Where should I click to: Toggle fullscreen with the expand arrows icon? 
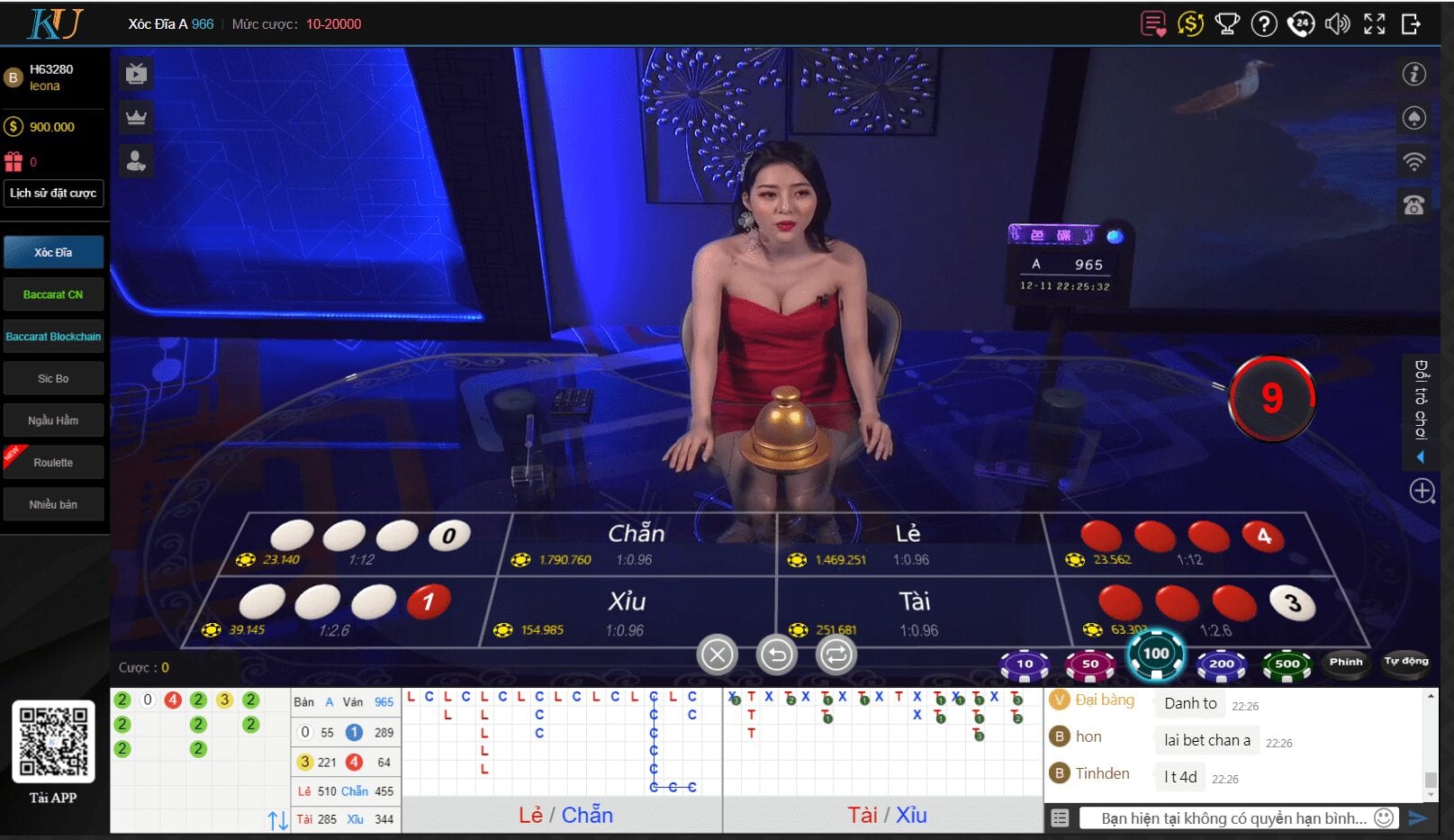pyautogui.click(x=1375, y=24)
